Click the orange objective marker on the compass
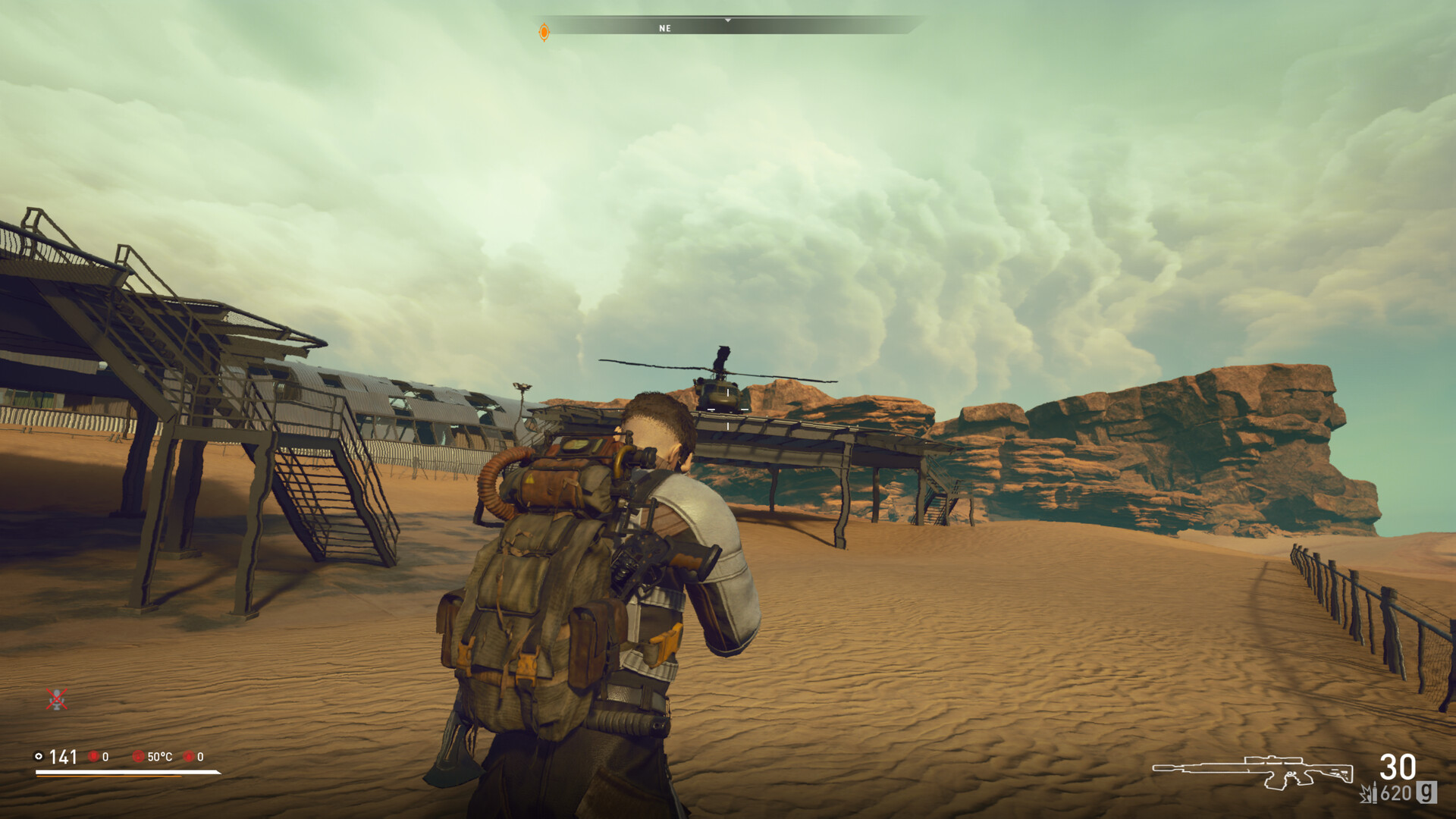The width and height of the screenshot is (1456, 819). pos(544,30)
